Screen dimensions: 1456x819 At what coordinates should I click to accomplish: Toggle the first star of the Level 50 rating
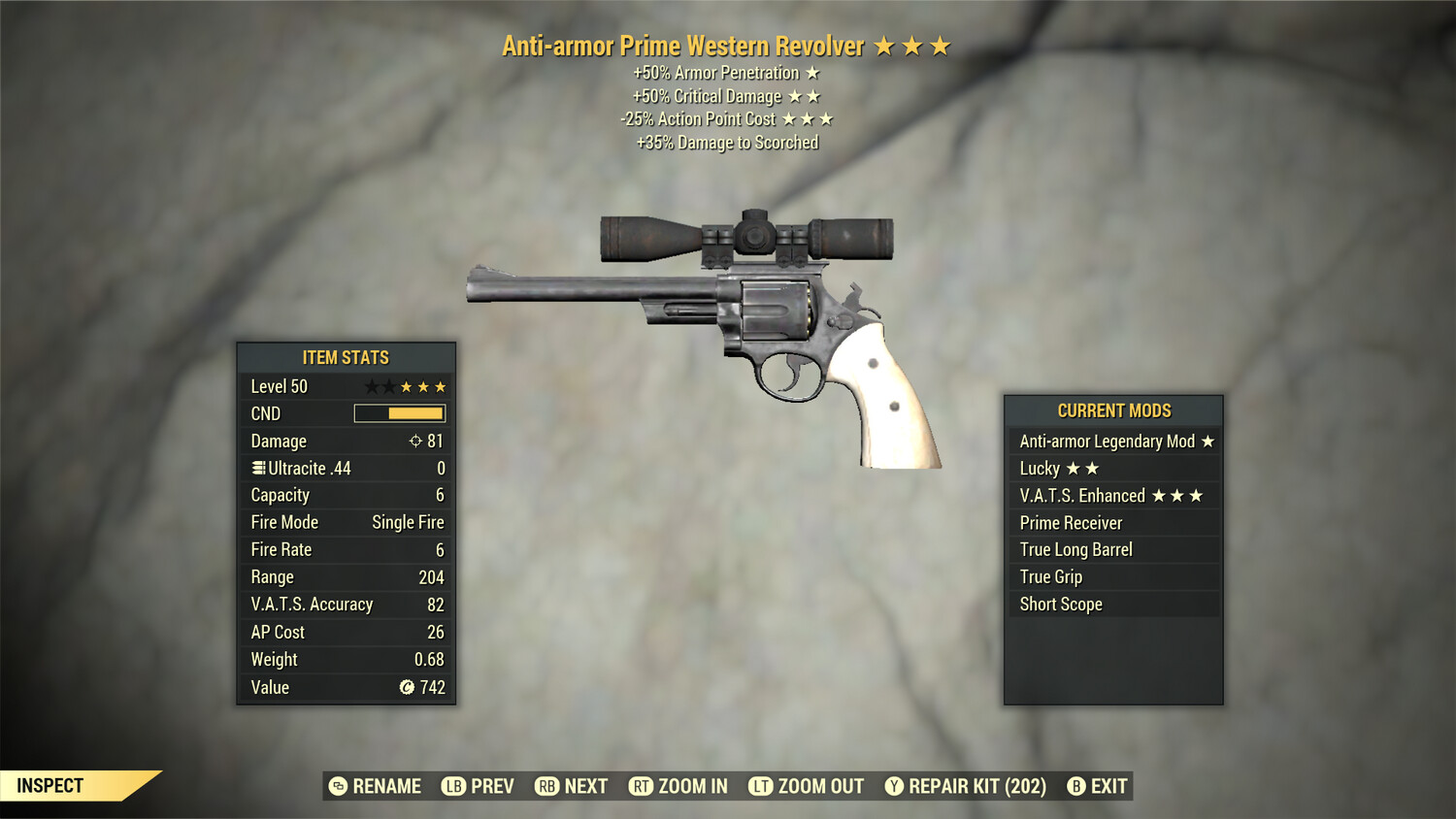(x=372, y=385)
